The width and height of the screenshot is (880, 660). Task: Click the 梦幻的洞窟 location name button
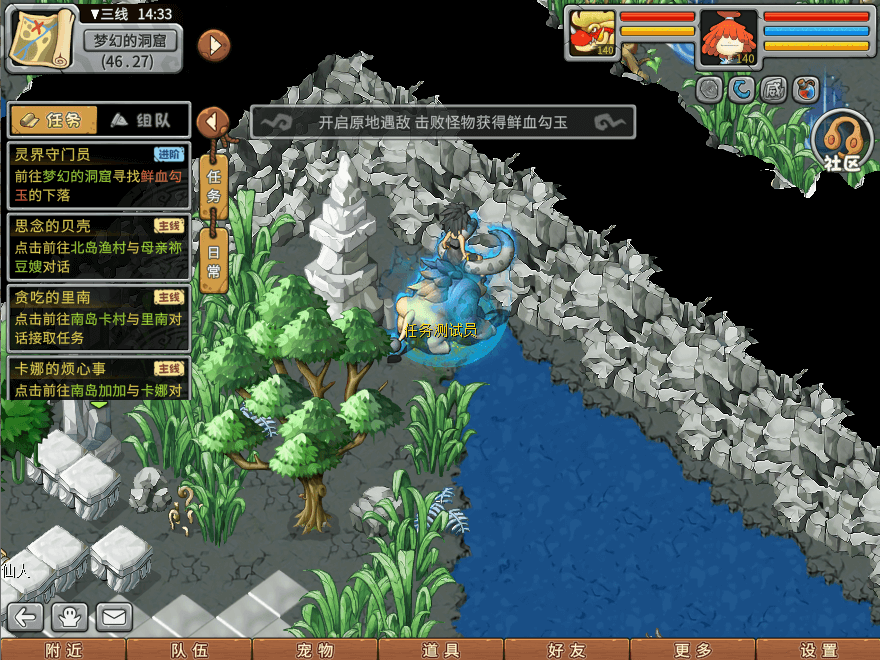130,41
